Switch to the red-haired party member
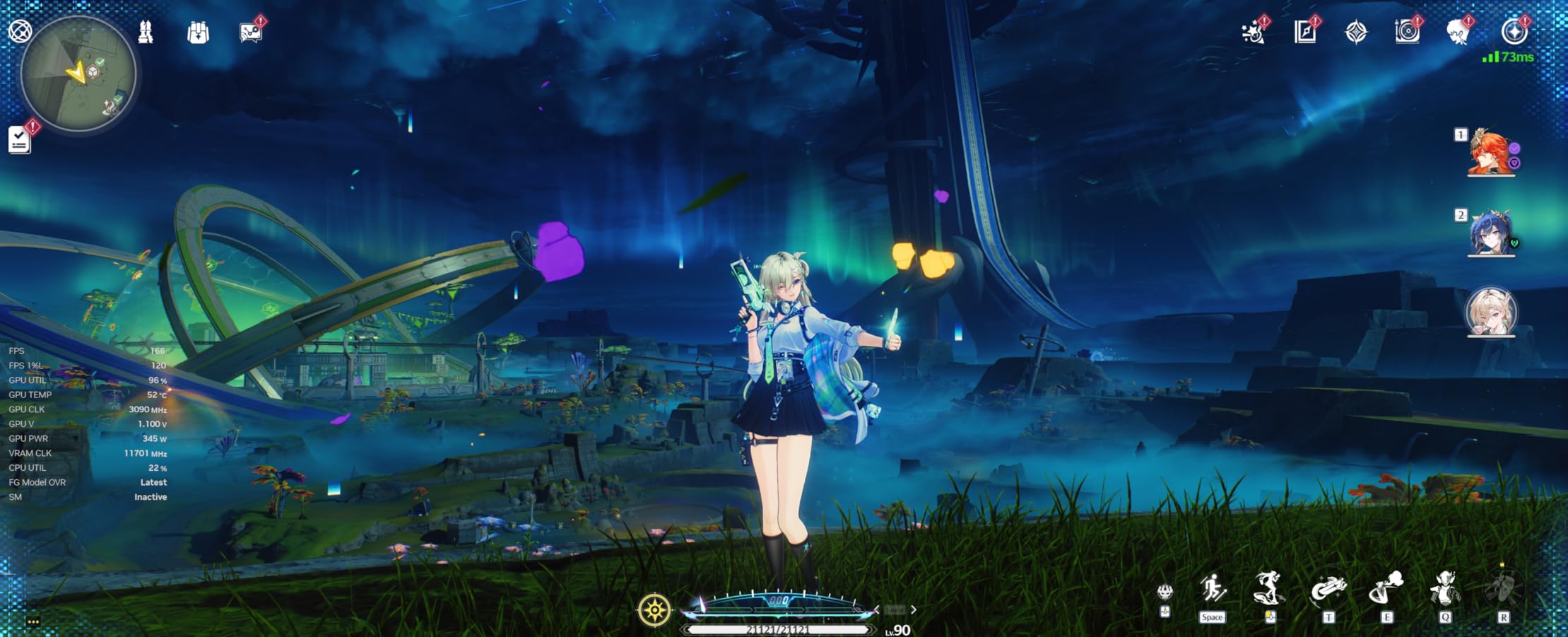Image resolution: width=1568 pixels, height=637 pixels. [x=1491, y=153]
